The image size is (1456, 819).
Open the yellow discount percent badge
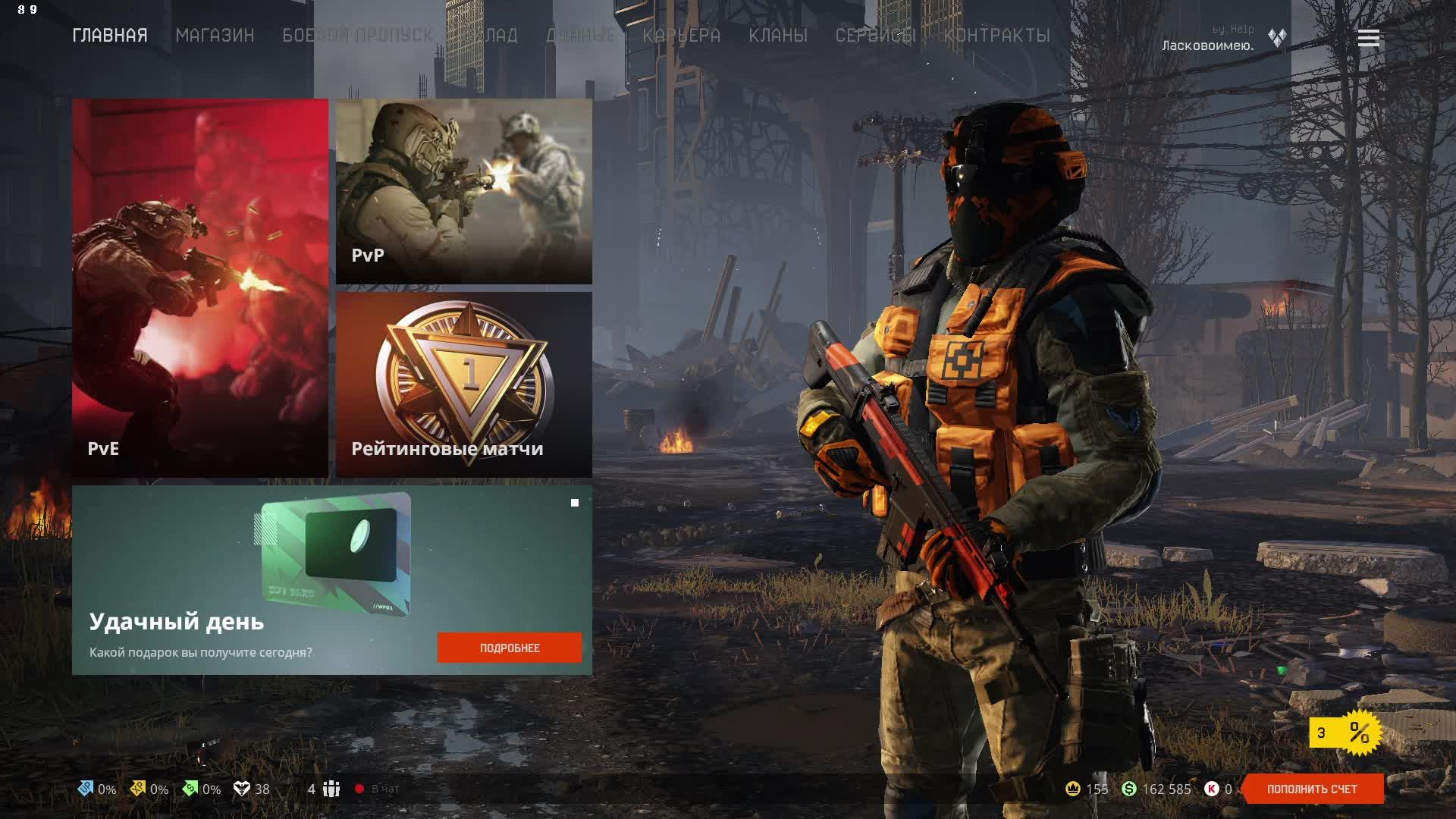point(1345,733)
